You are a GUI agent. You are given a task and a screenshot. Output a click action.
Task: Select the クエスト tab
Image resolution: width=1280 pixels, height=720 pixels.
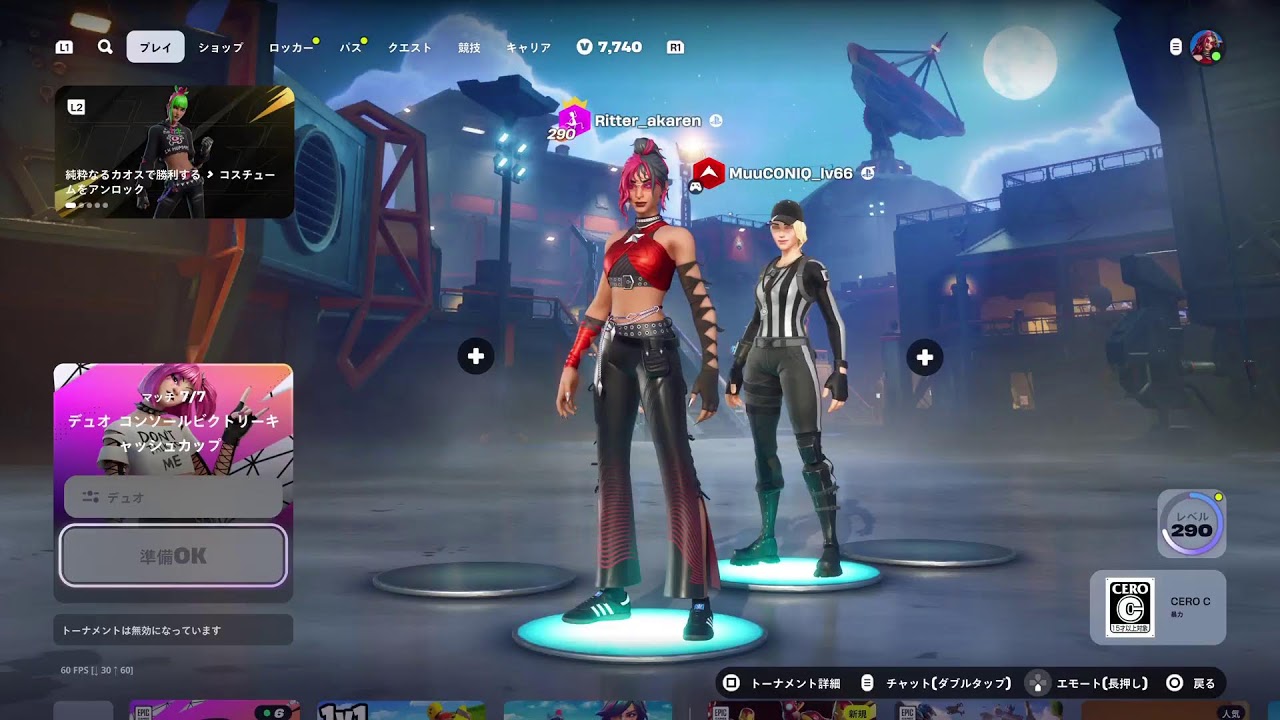410,47
